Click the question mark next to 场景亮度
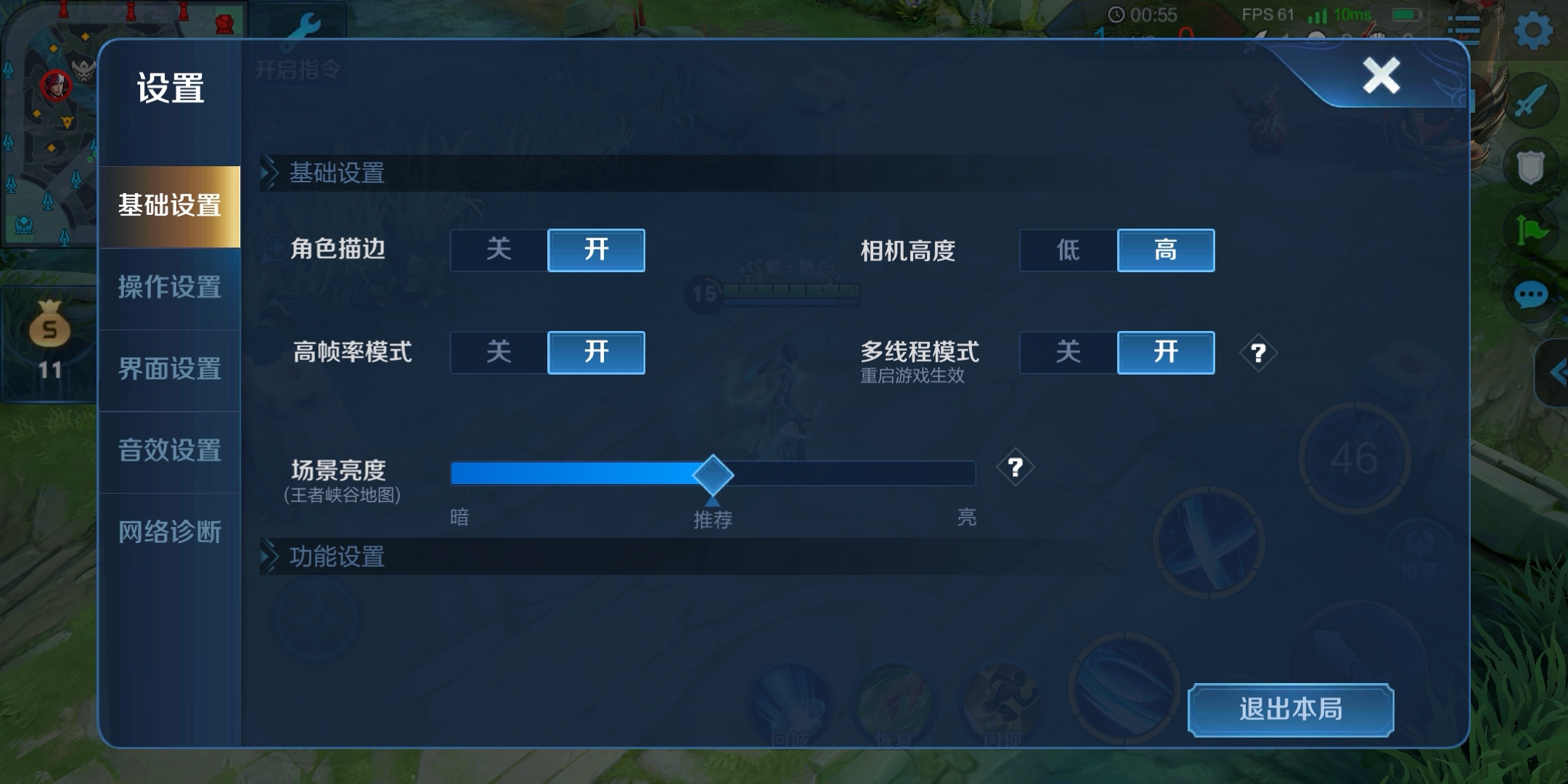The height and width of the screenshot is (784, 1568). point(1015,468)
